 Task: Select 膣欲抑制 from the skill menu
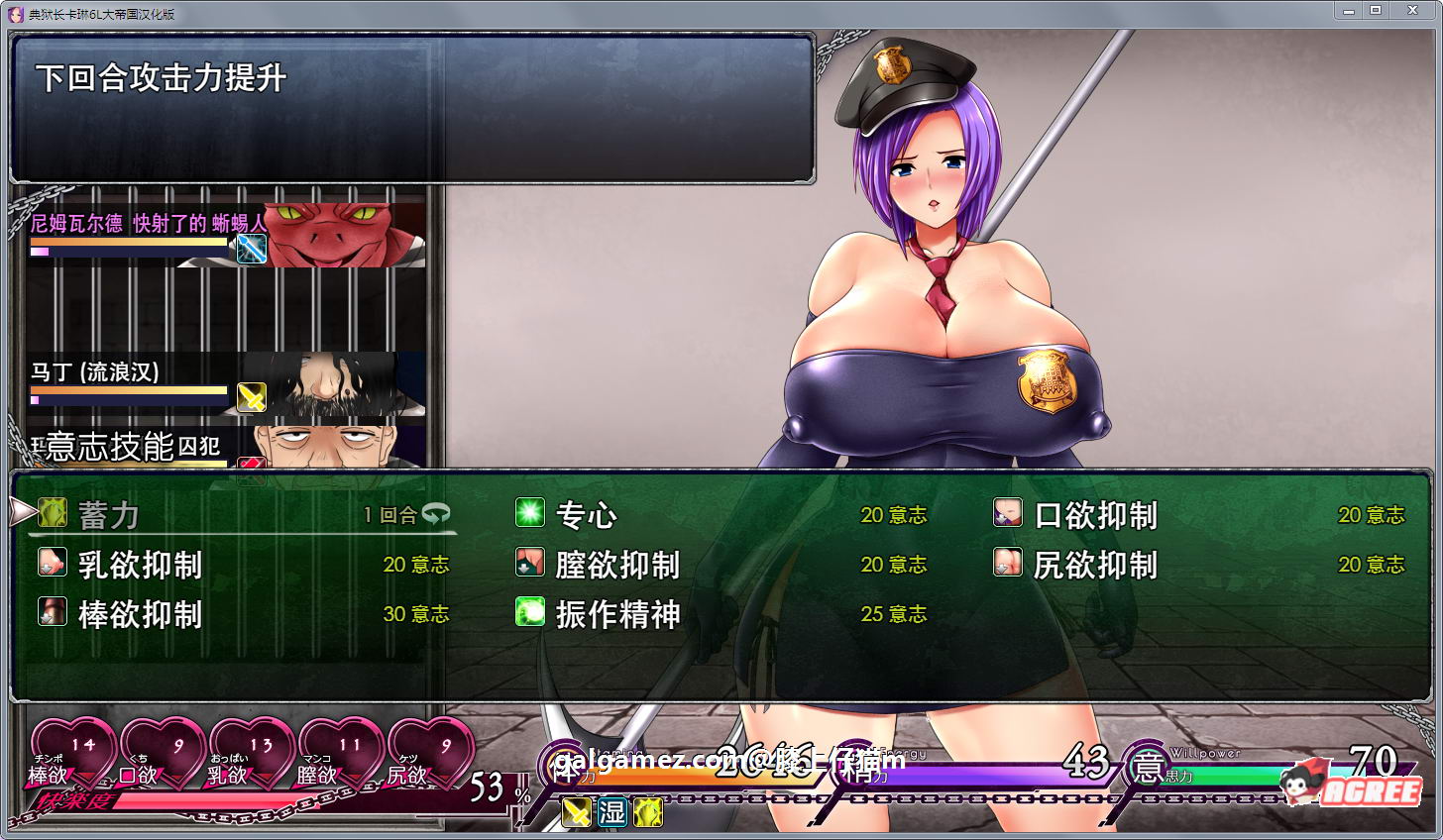(x=532, y=564)
